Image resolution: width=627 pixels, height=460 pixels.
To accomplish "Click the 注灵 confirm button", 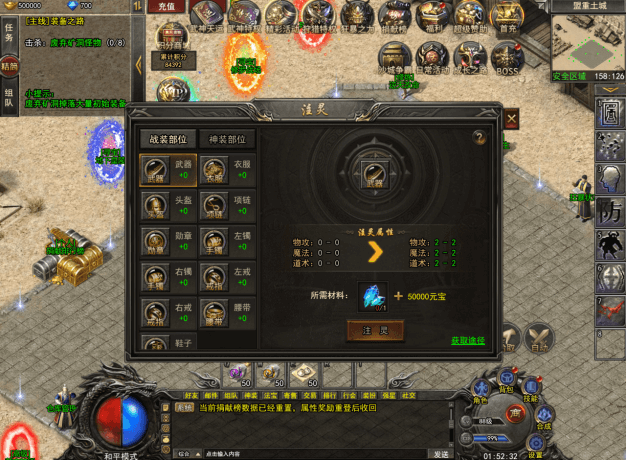I will click(374, 330).
